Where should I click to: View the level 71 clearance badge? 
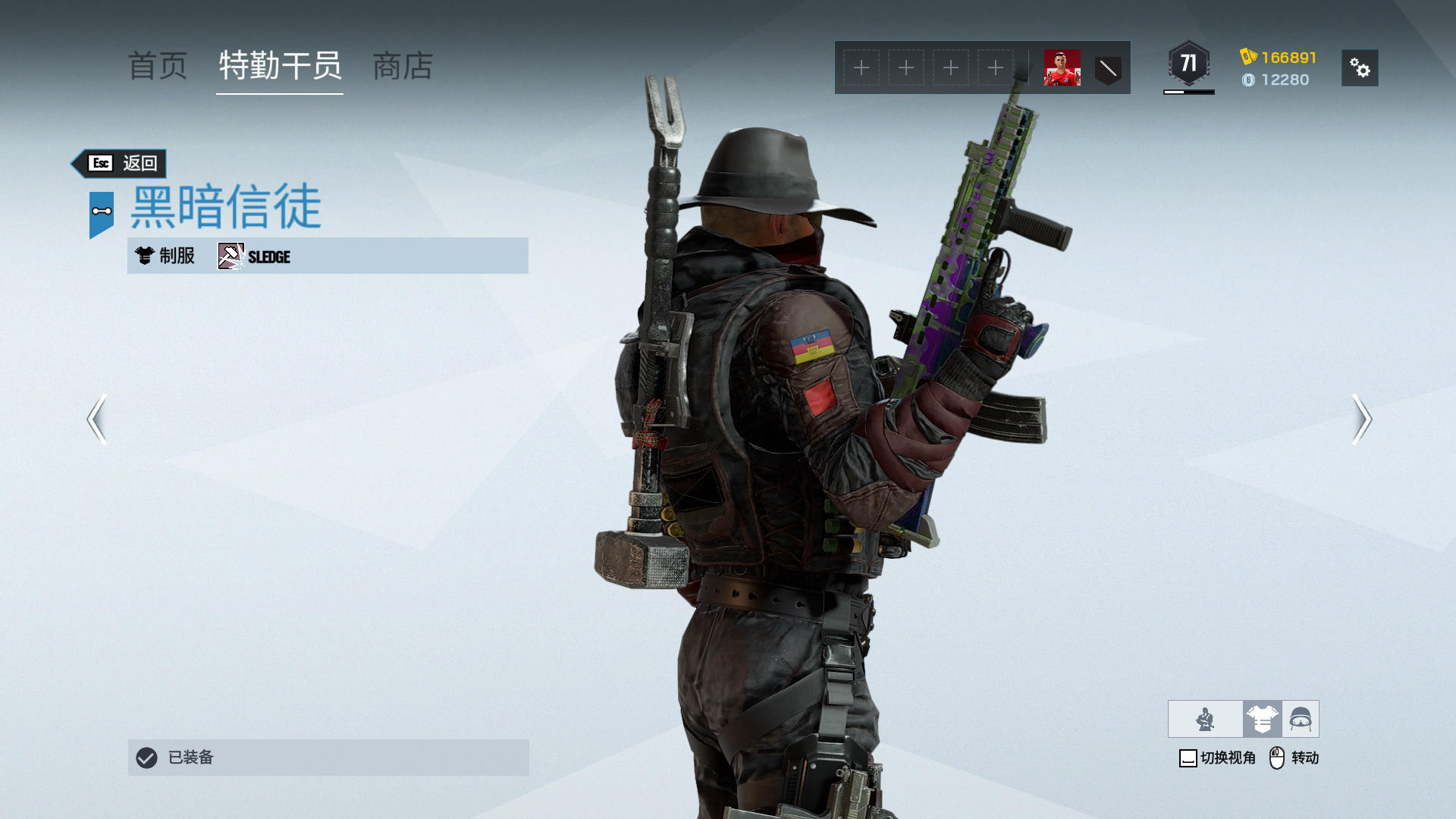click(1188, 64)
